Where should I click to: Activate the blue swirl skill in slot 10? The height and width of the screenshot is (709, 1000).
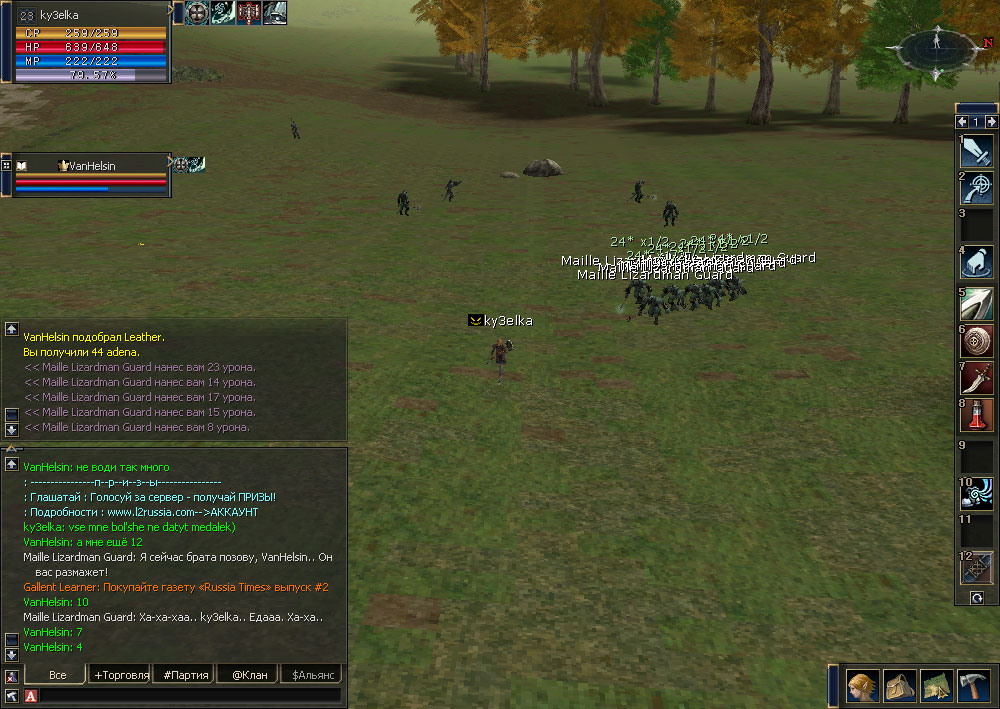click(x=976, y=493)
